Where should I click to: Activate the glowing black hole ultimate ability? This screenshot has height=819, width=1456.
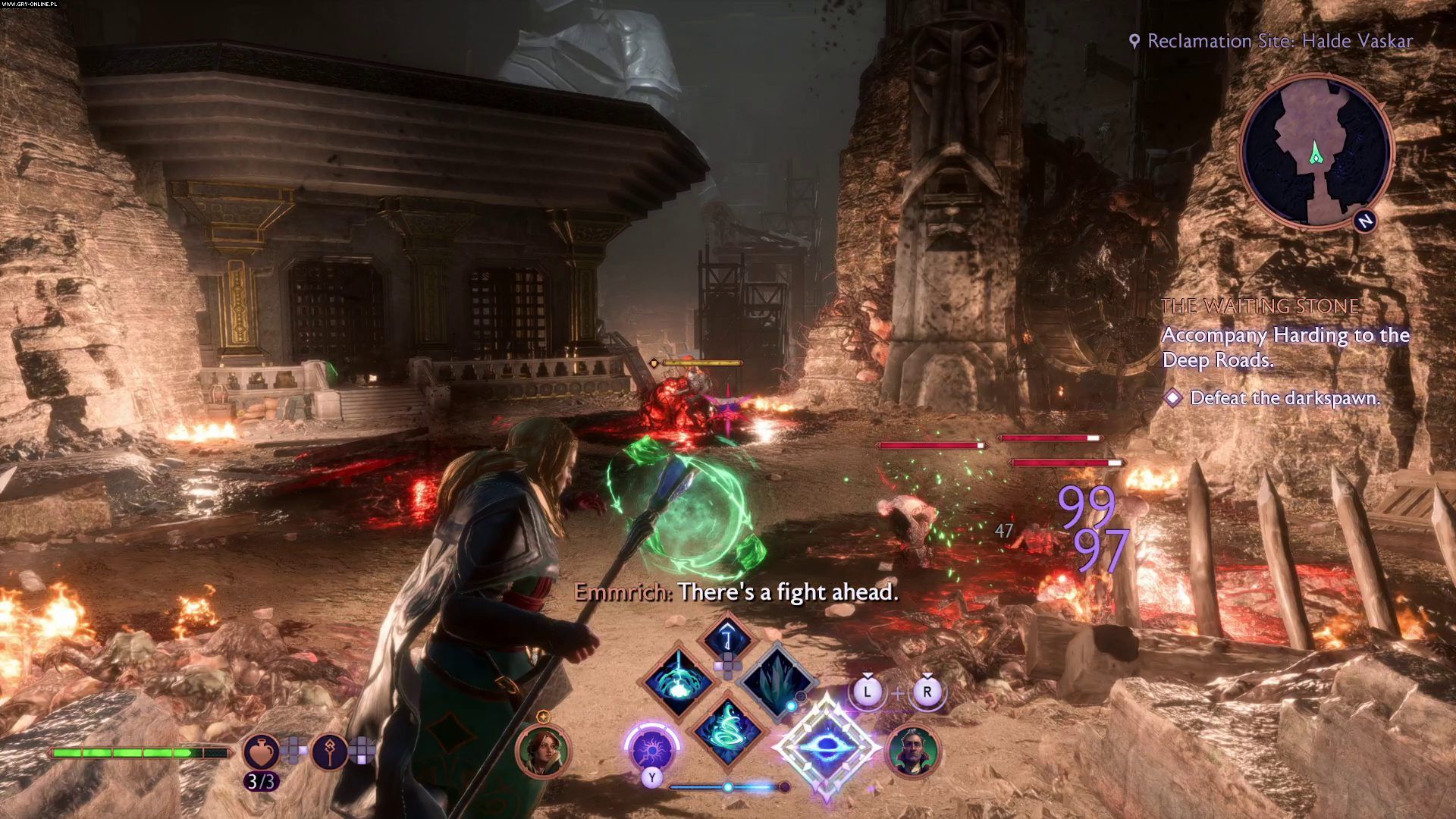click(826, 747)
